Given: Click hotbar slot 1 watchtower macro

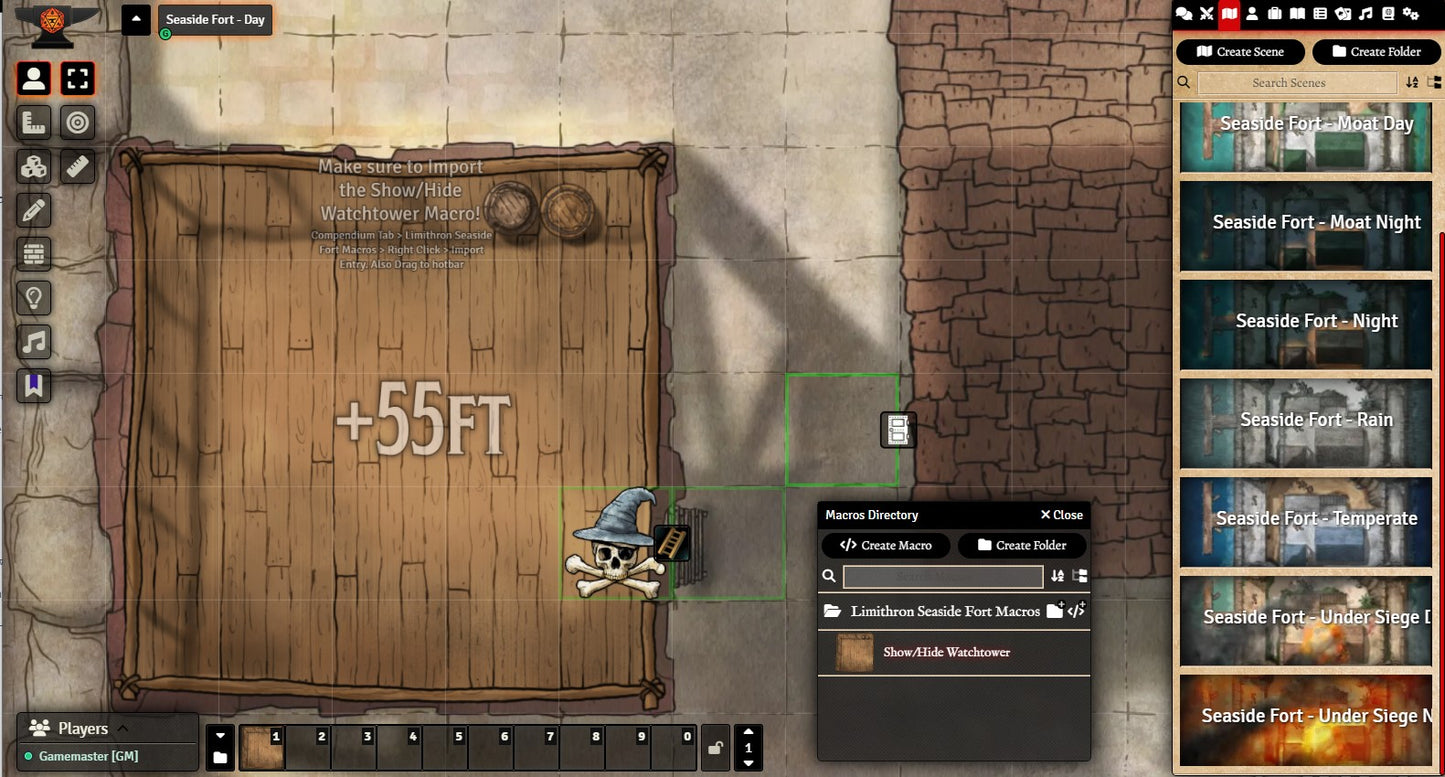Looking at the screenshot, I should pos(262,748).
